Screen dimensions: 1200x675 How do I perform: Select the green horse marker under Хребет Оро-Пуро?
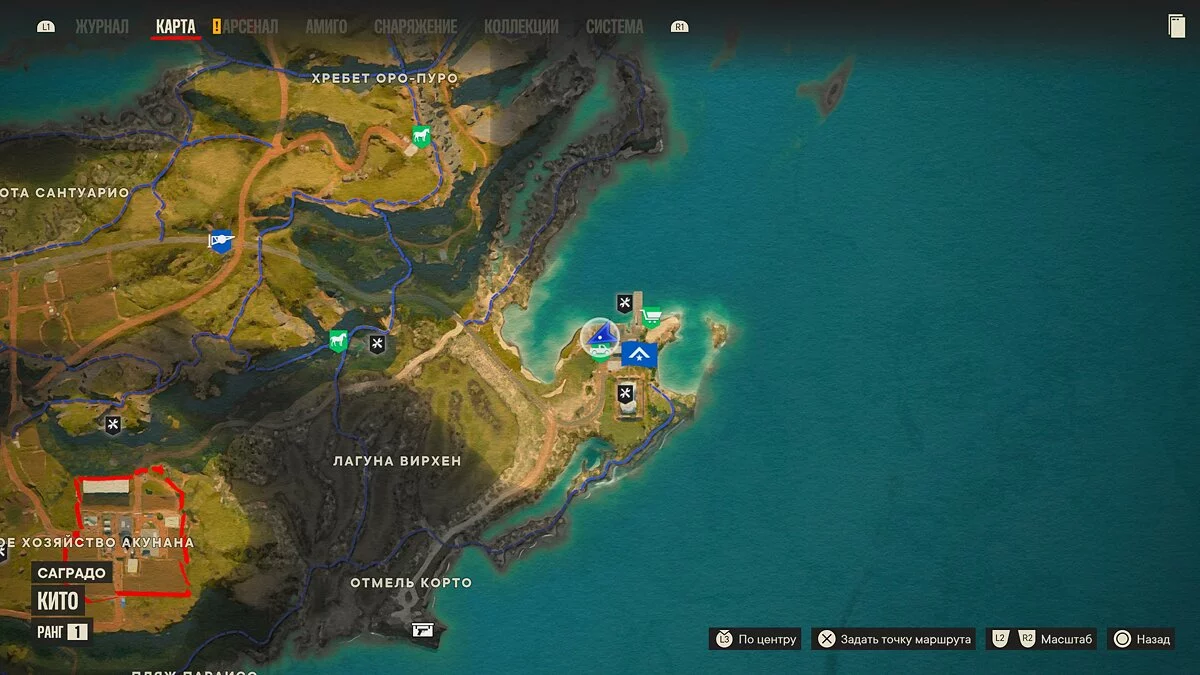[421, 137]
